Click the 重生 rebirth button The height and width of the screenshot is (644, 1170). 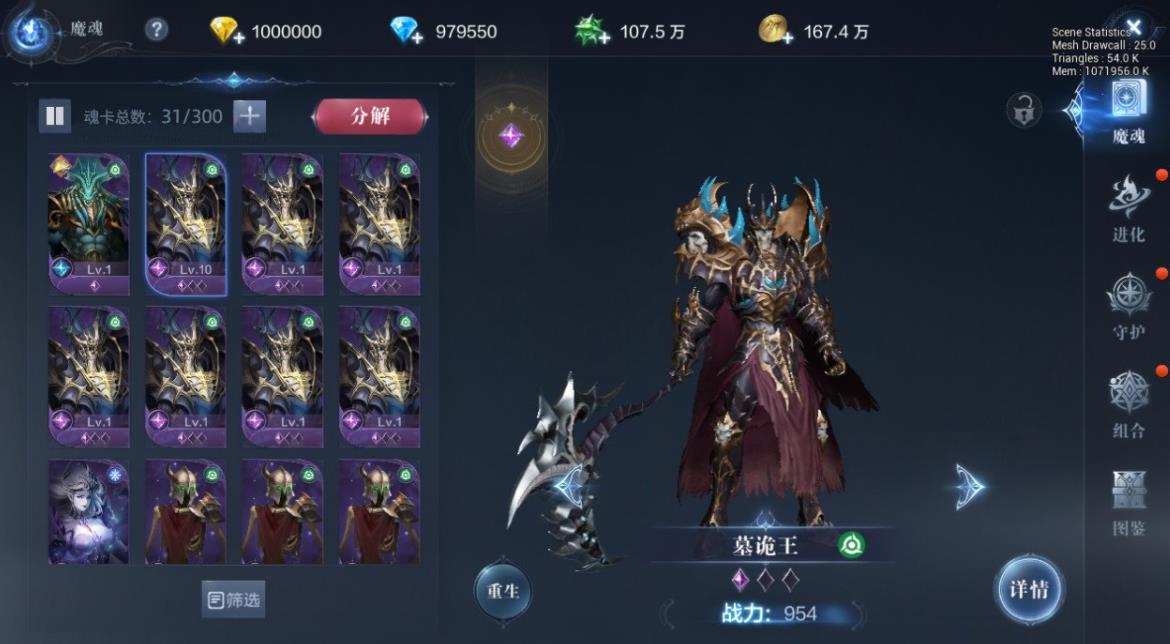502,589
